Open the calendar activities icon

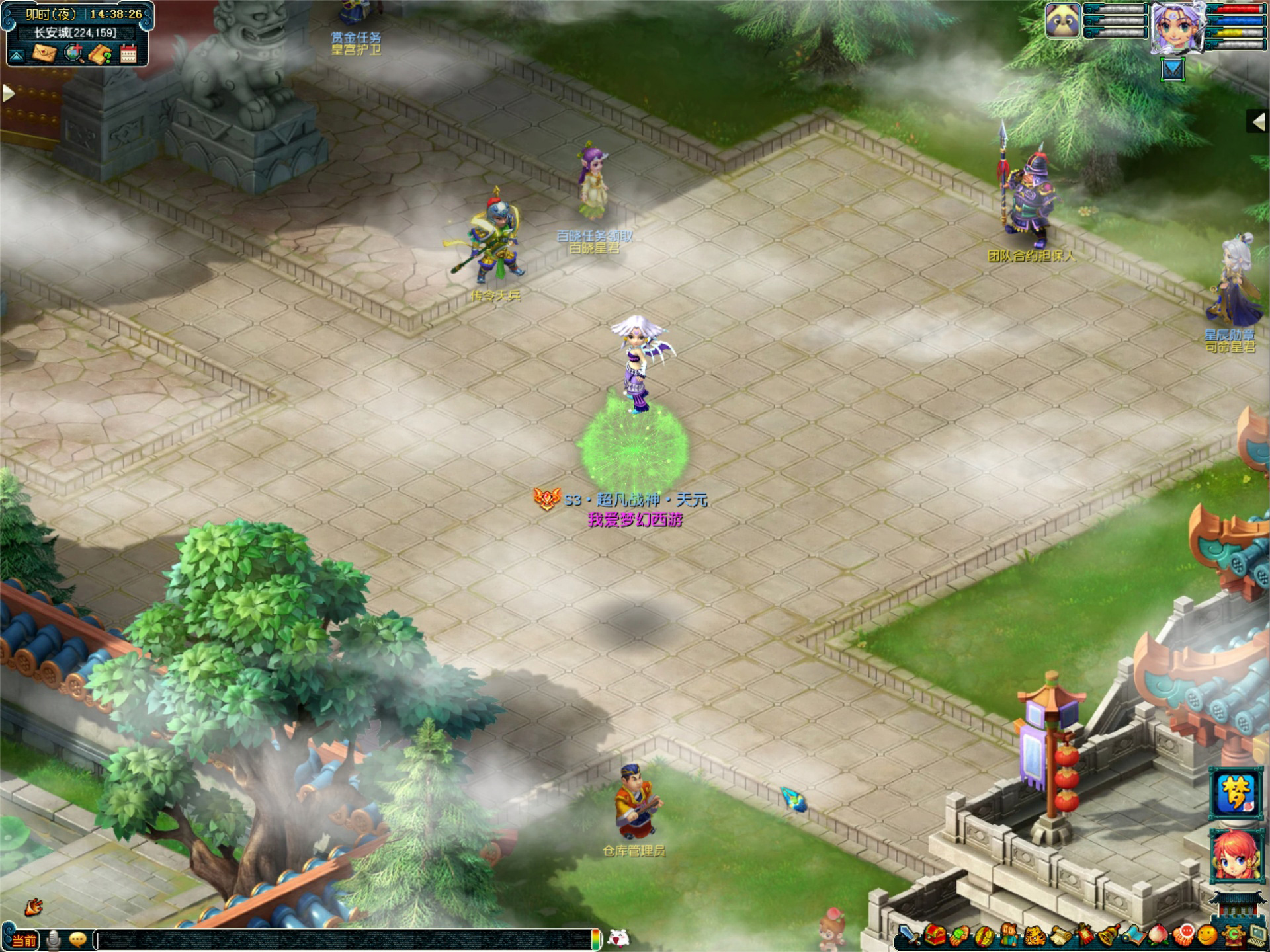coord(128,54)
